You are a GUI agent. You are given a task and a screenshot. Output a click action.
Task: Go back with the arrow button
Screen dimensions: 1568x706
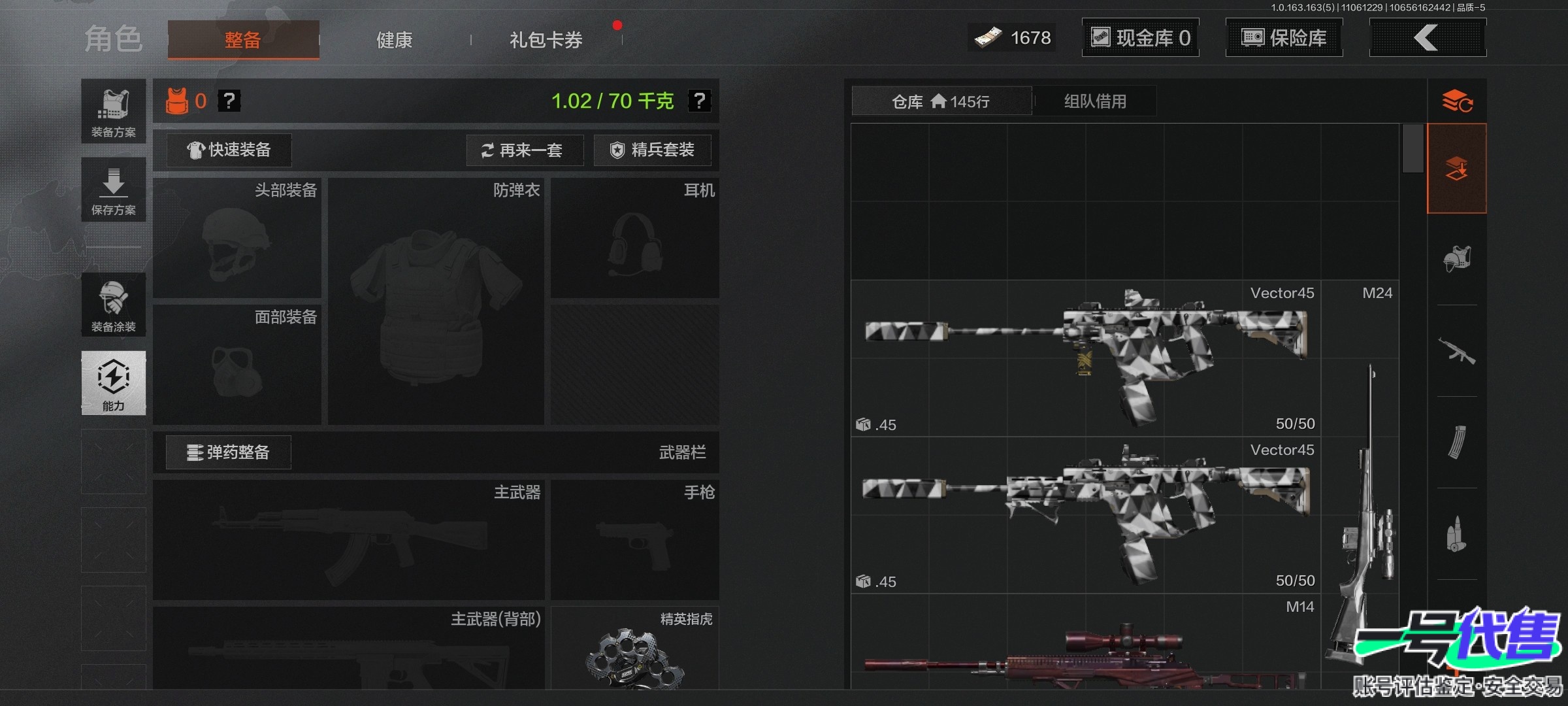pos(1427,38)
